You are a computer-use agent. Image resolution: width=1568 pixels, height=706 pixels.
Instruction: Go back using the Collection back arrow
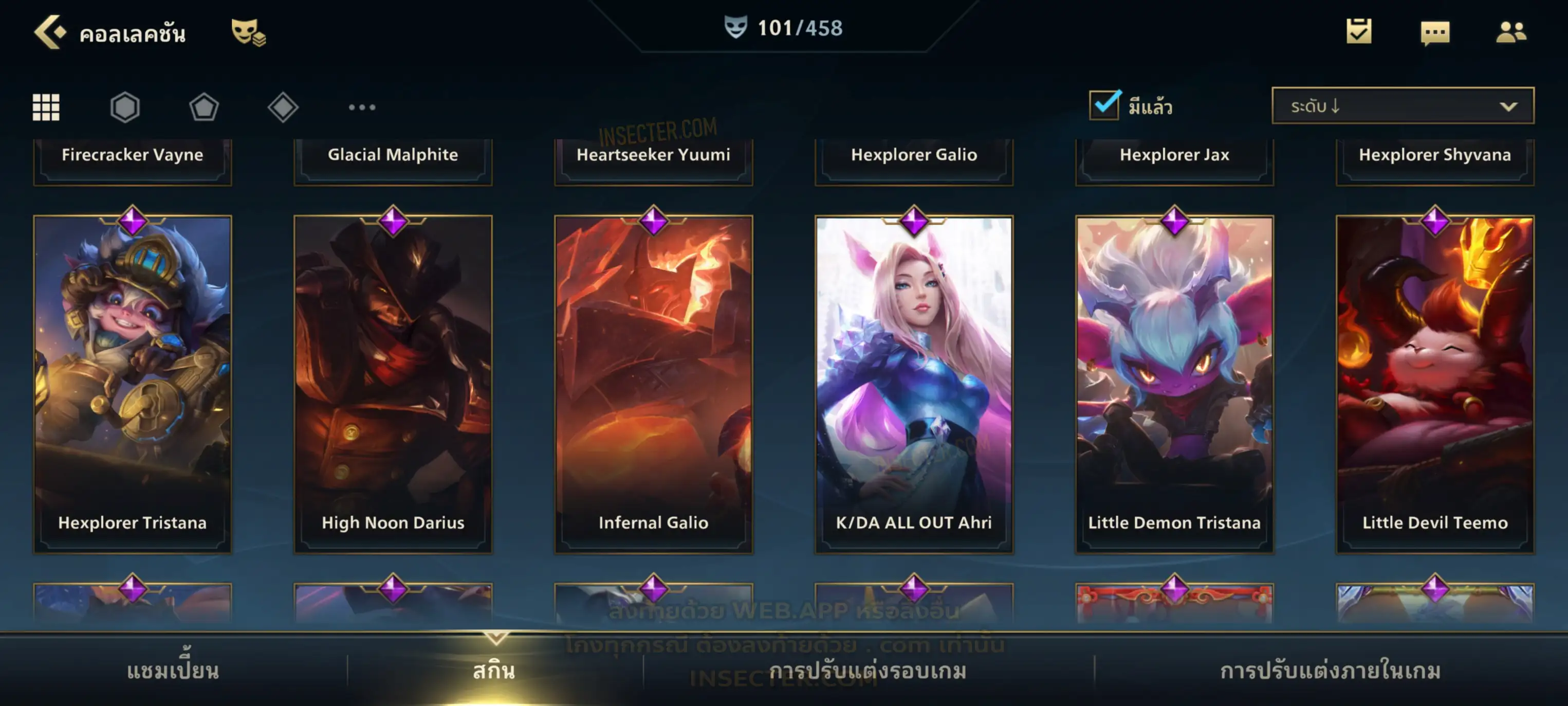(x=49, y=32)
